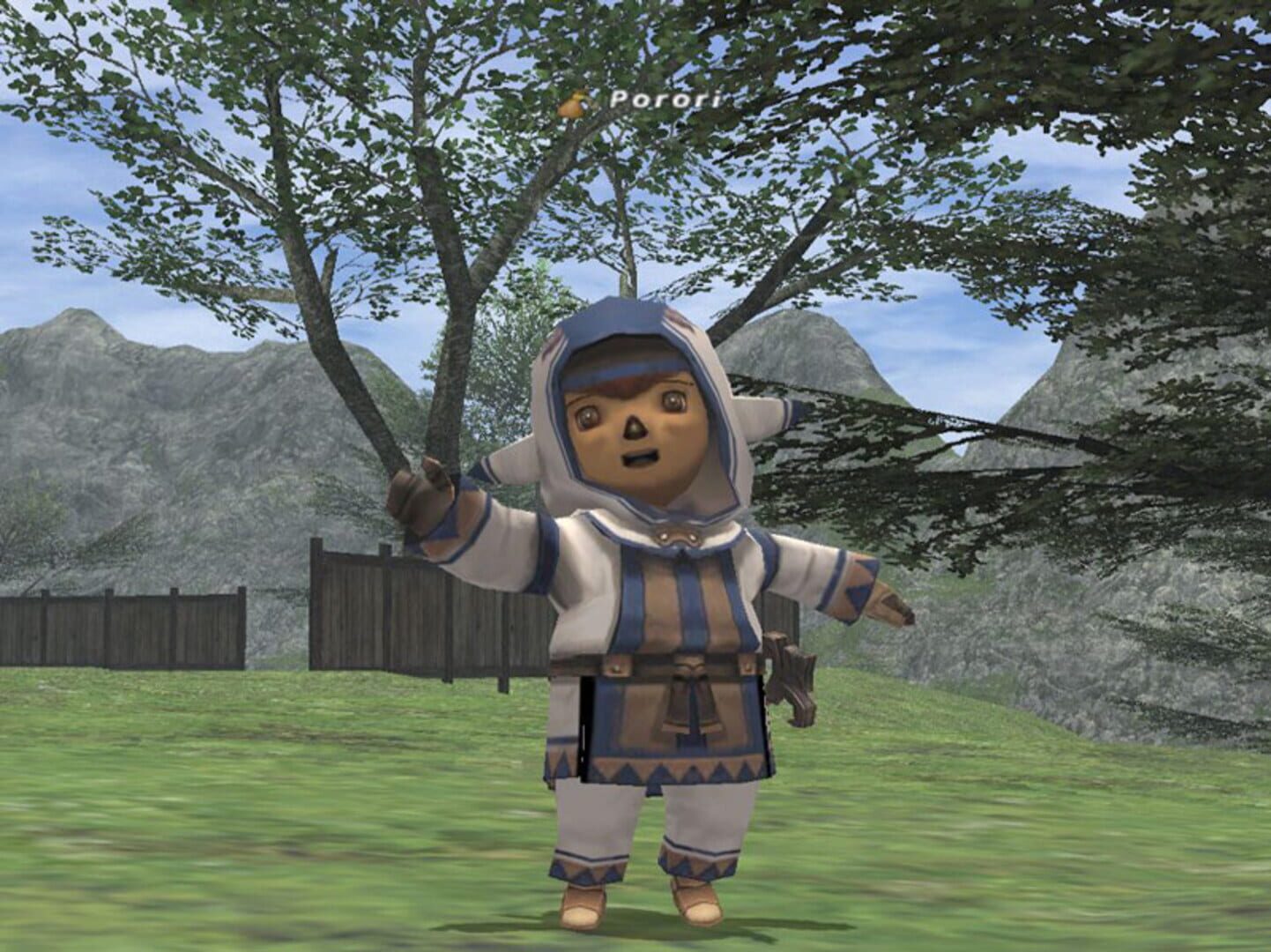Select the Porori name label

tap(664, 100)
